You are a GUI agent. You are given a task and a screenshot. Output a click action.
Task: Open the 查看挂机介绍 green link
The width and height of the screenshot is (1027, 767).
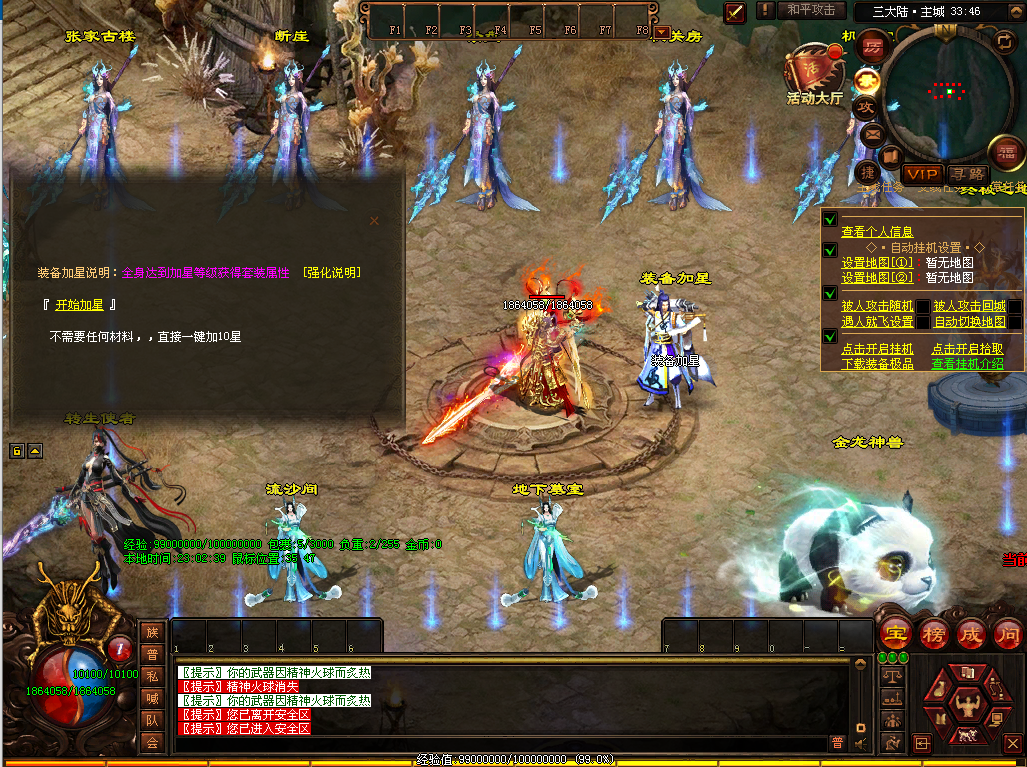pos(967,364)
